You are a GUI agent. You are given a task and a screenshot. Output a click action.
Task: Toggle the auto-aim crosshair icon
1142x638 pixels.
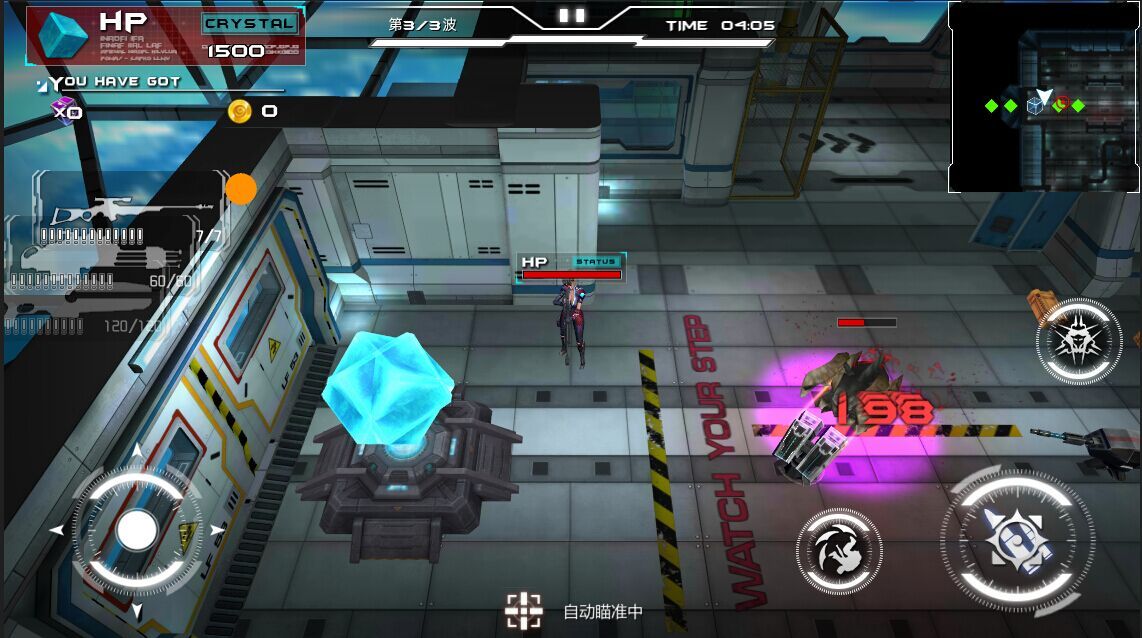523,610
